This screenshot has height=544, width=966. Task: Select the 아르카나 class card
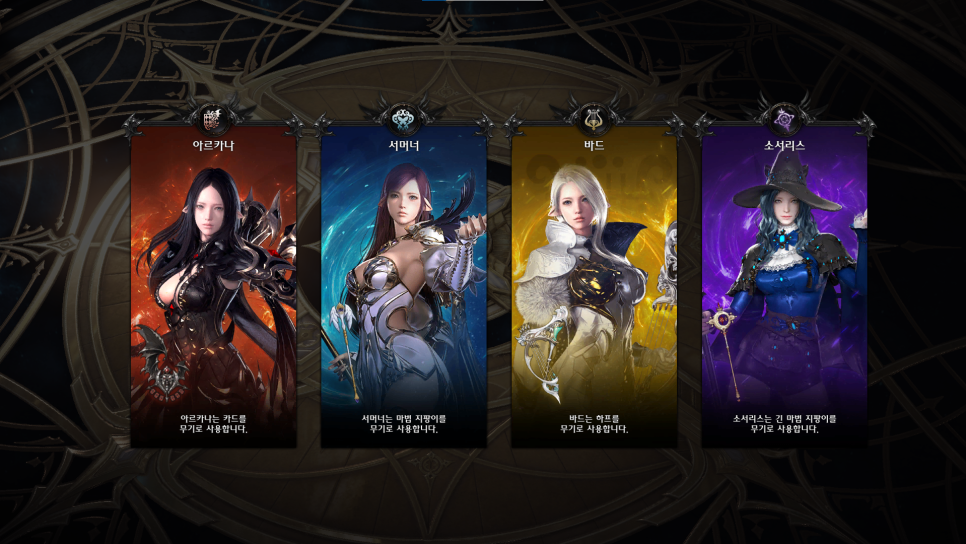pyautogui.click(x=213, y=290)
